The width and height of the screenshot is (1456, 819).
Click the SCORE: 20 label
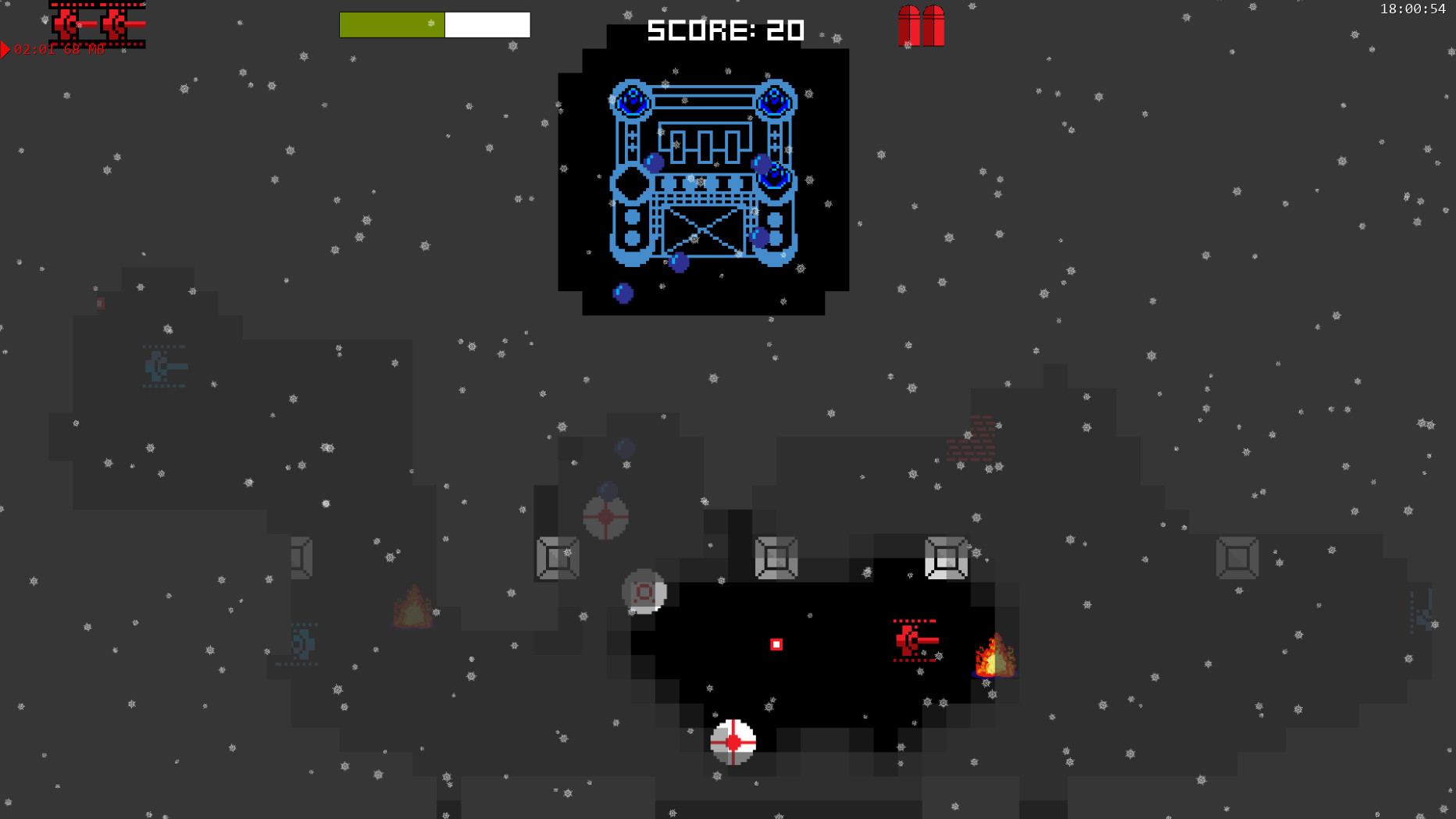point(725,30)
